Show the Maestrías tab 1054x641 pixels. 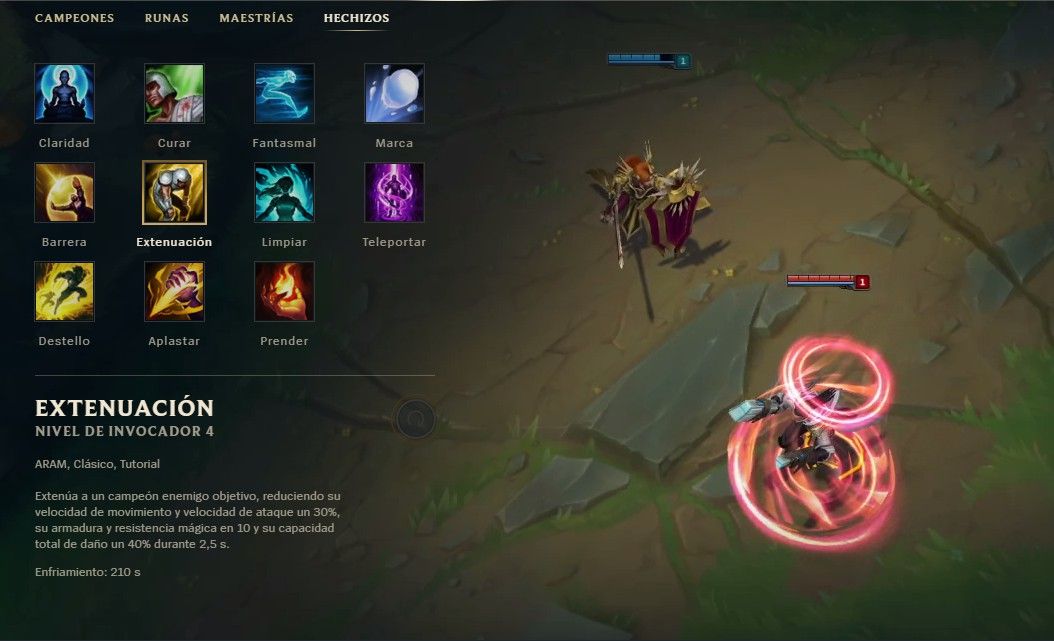(256, 18)
